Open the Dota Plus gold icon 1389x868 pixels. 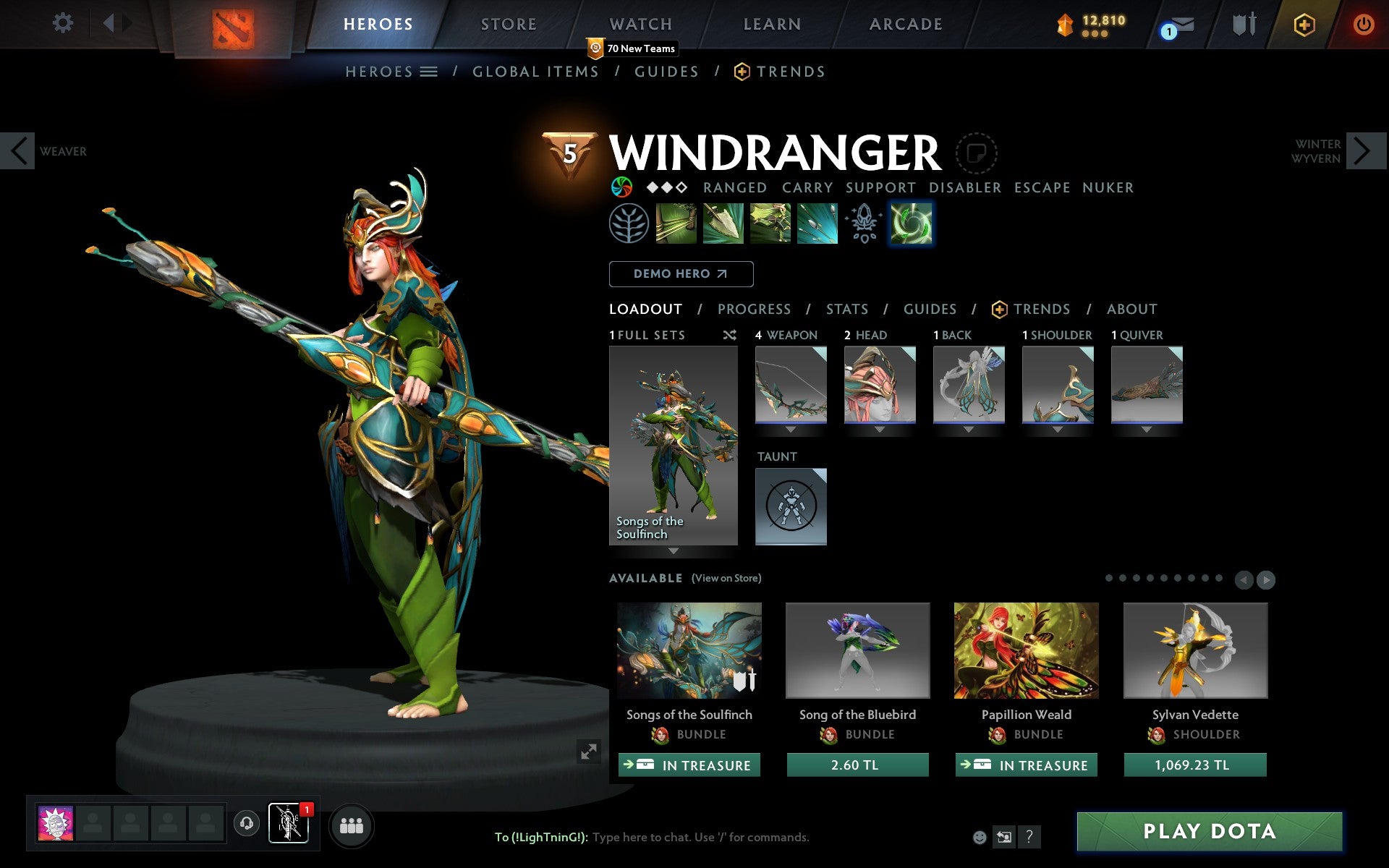(1303, 23)
